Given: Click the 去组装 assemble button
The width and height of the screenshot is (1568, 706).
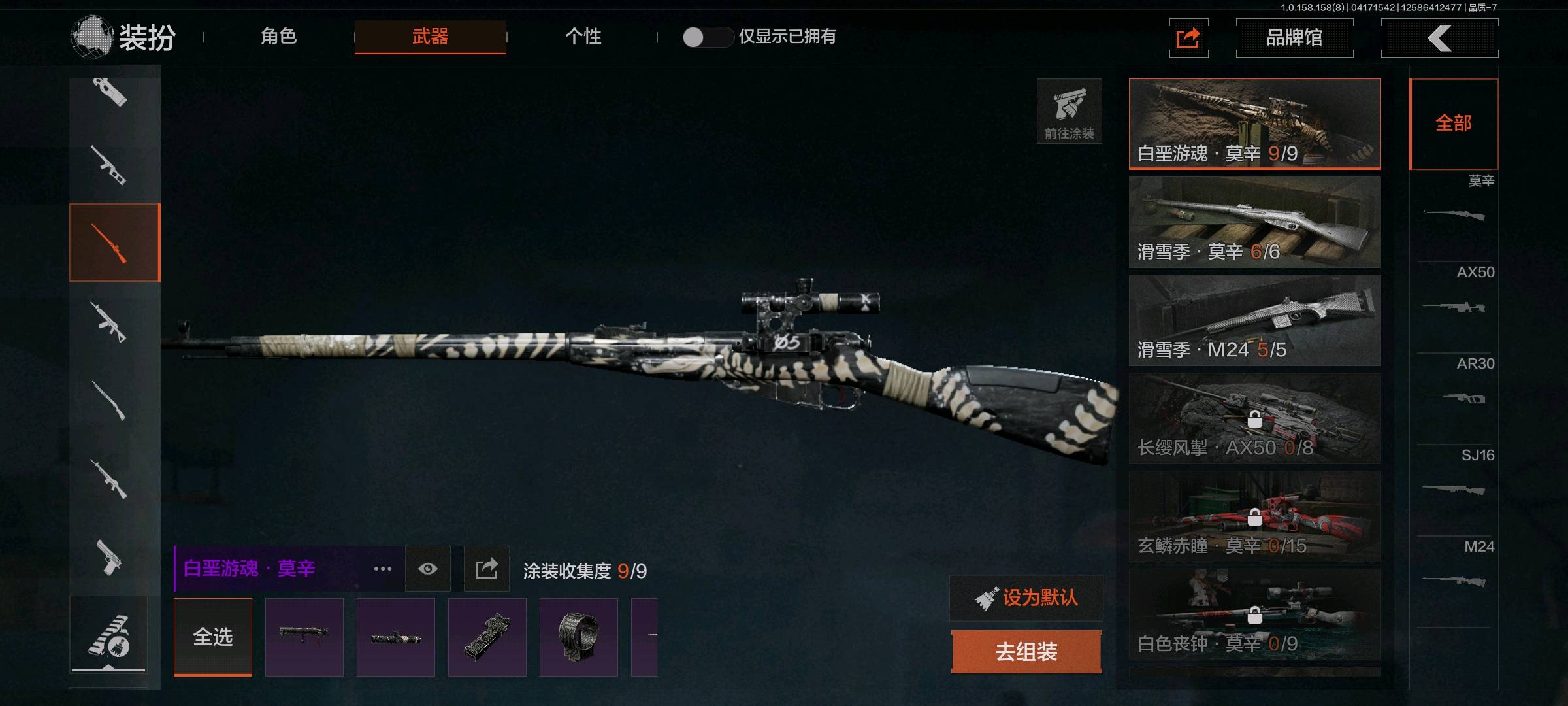Looking at the screenshot, I should point(1026,651).
